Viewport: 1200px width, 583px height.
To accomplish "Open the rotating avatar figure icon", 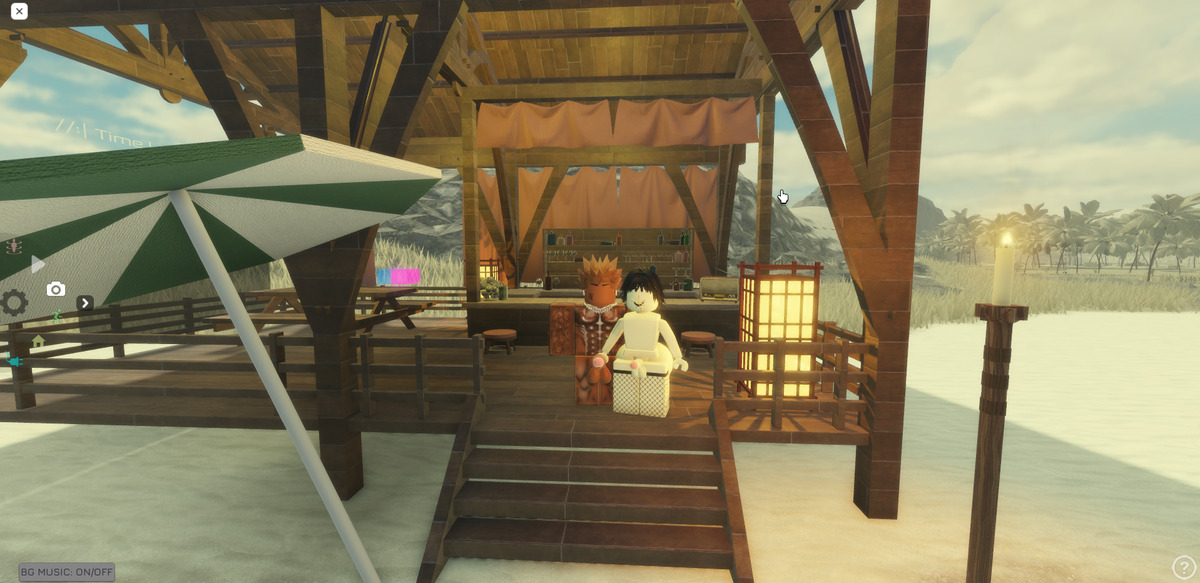I will [x=14, y=245].
